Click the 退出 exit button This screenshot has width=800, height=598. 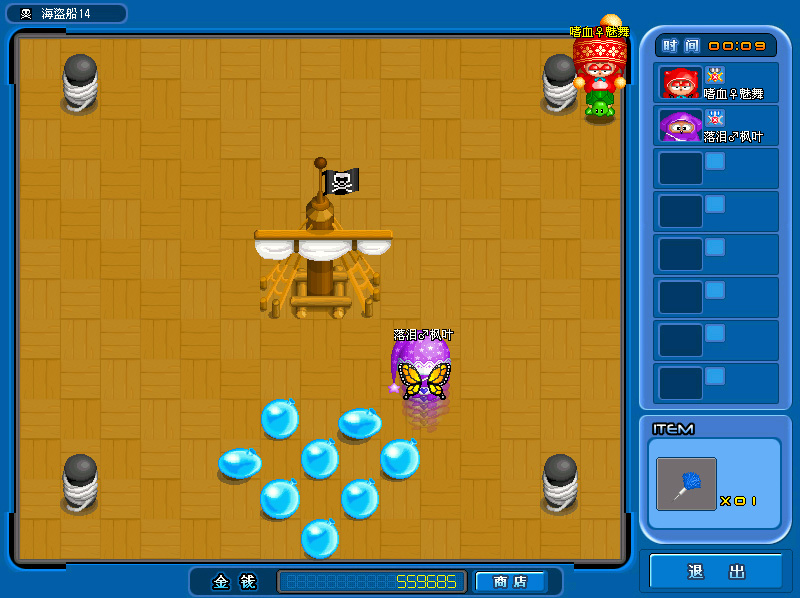click(716, 572)
